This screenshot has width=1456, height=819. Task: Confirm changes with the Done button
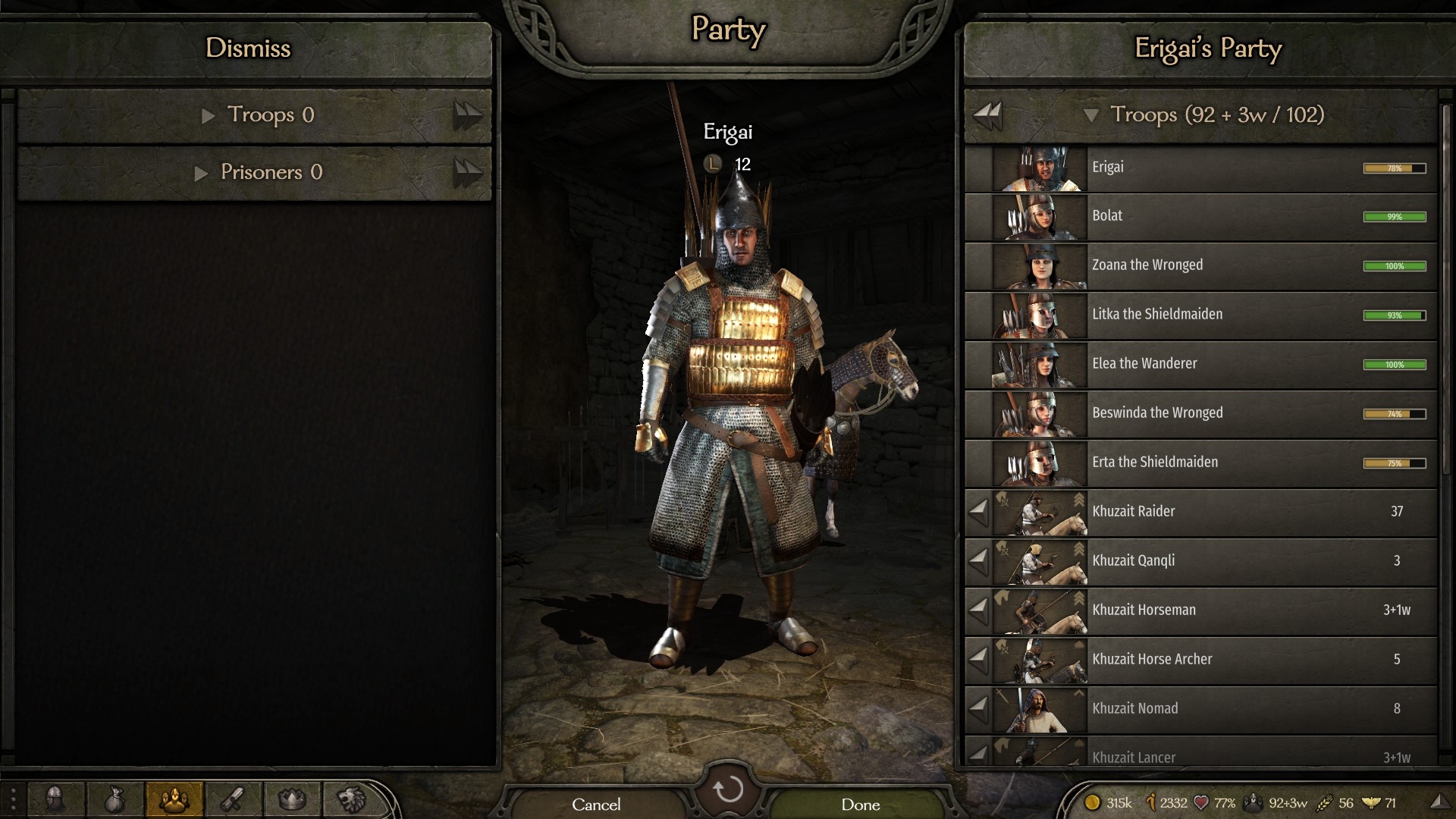pos(860,804)
